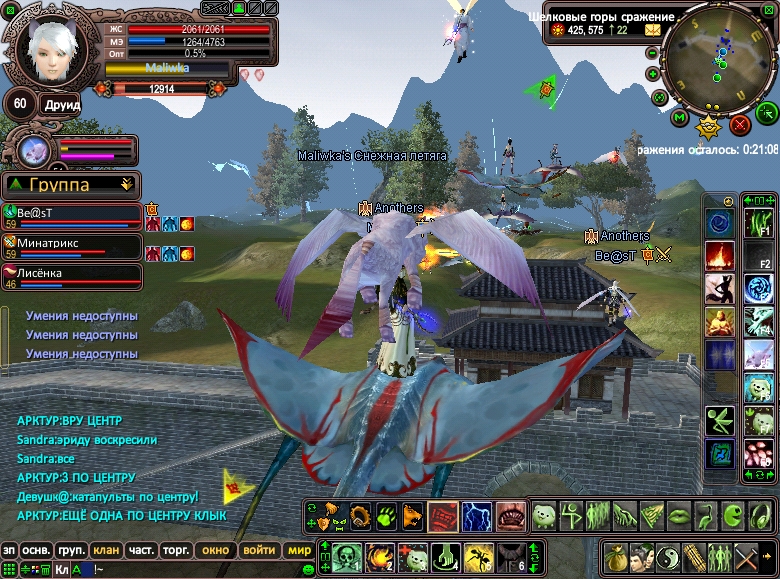780x579 pixels.
Task: Collapse the Группа party panel header
Action: 126,184
